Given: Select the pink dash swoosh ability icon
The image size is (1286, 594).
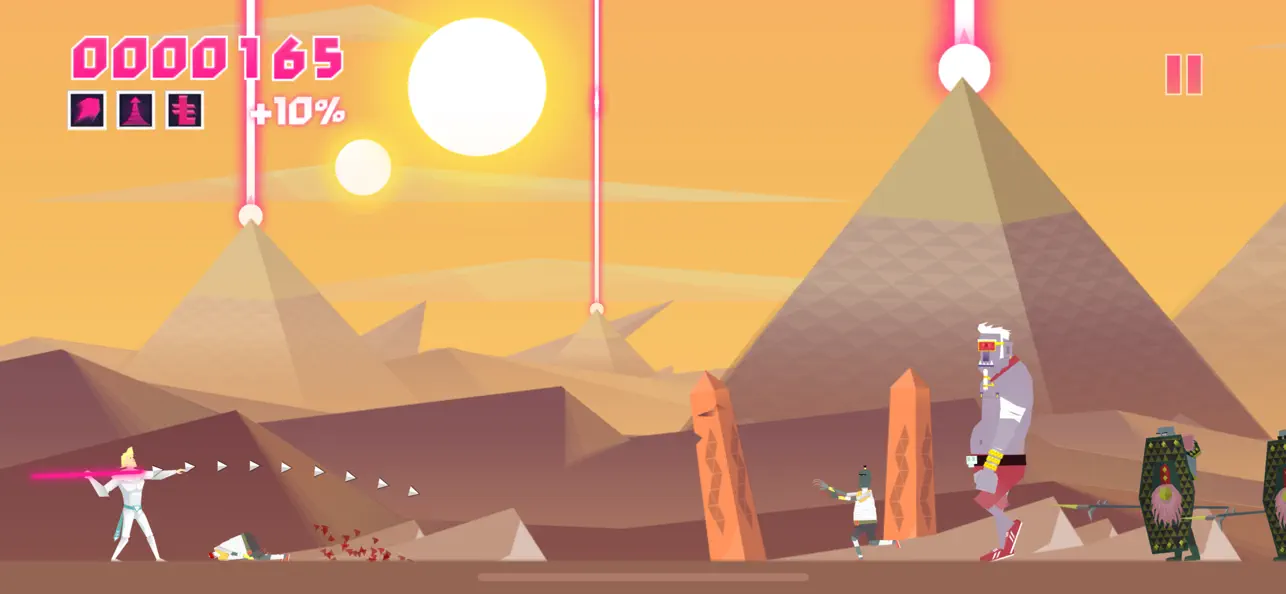Looking at the screenshot, I should [87, 110].
